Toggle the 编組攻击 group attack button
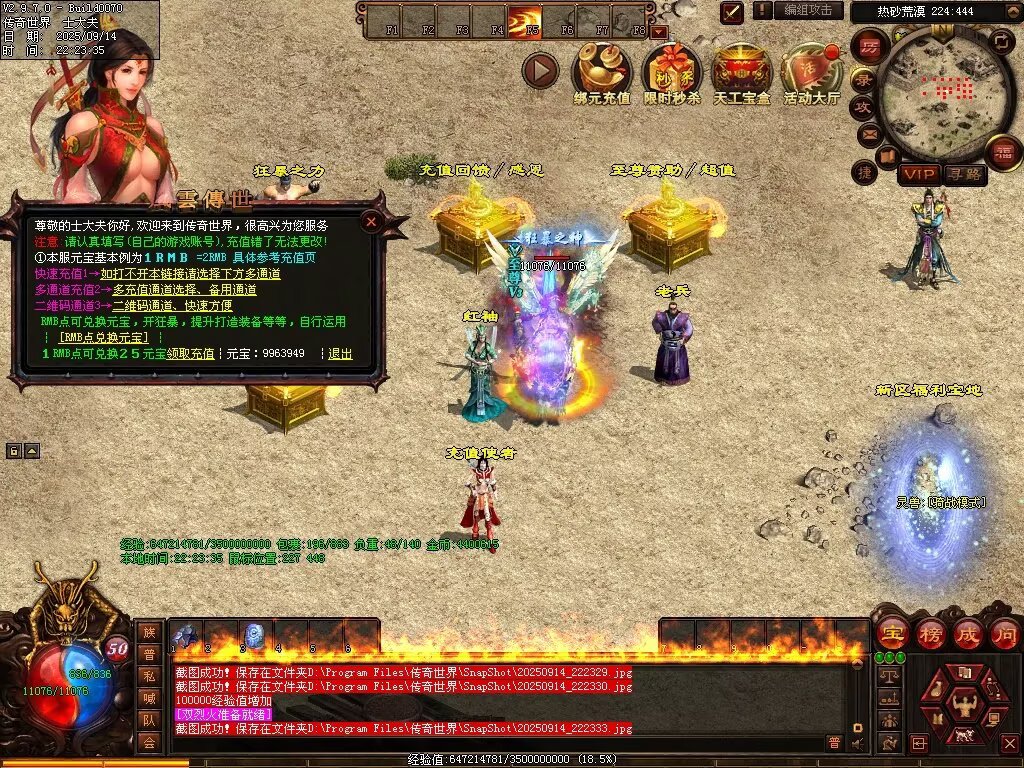Viewport: 1024px width, 768px height. [808, 10]
